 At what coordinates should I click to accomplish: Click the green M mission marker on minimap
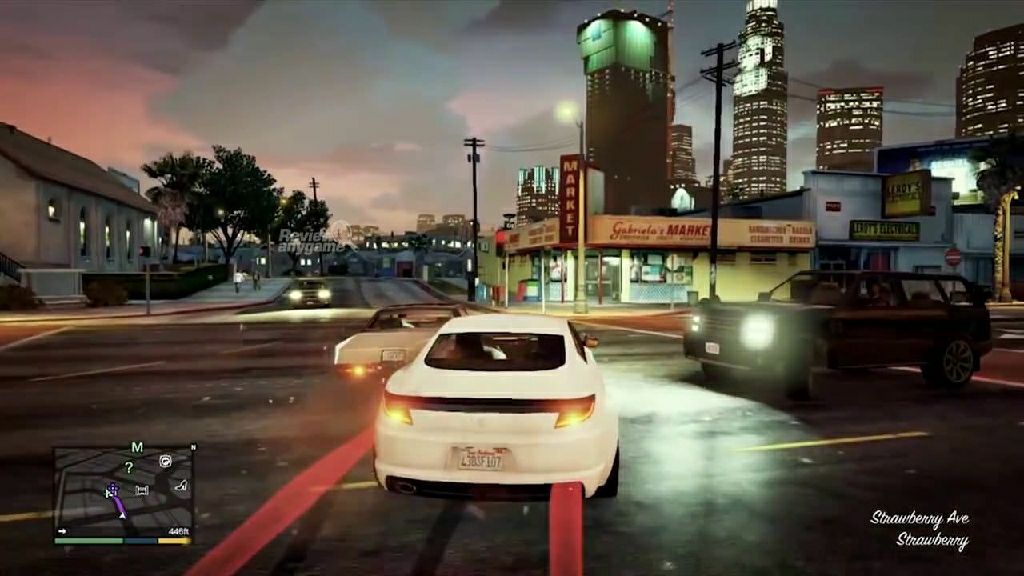(137, 447)
